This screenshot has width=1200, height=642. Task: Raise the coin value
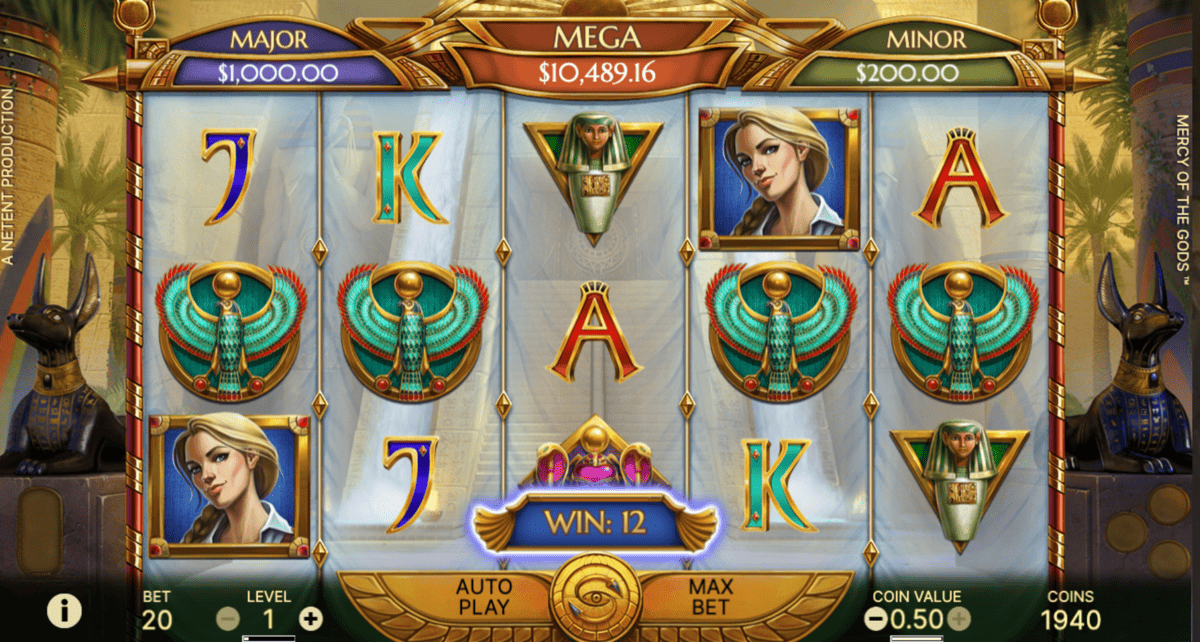coord(958,620)
